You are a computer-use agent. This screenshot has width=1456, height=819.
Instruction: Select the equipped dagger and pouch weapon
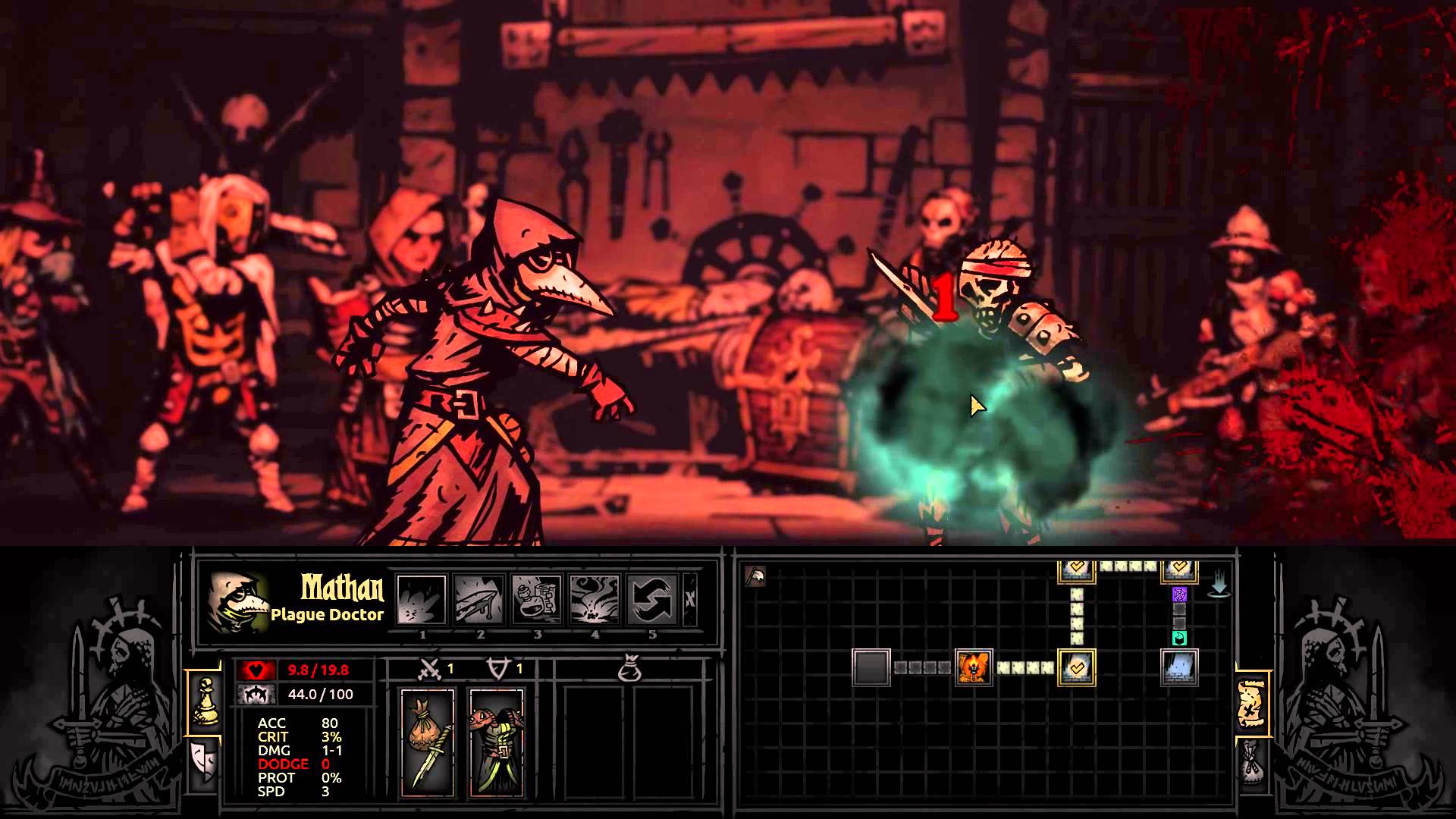428,743
